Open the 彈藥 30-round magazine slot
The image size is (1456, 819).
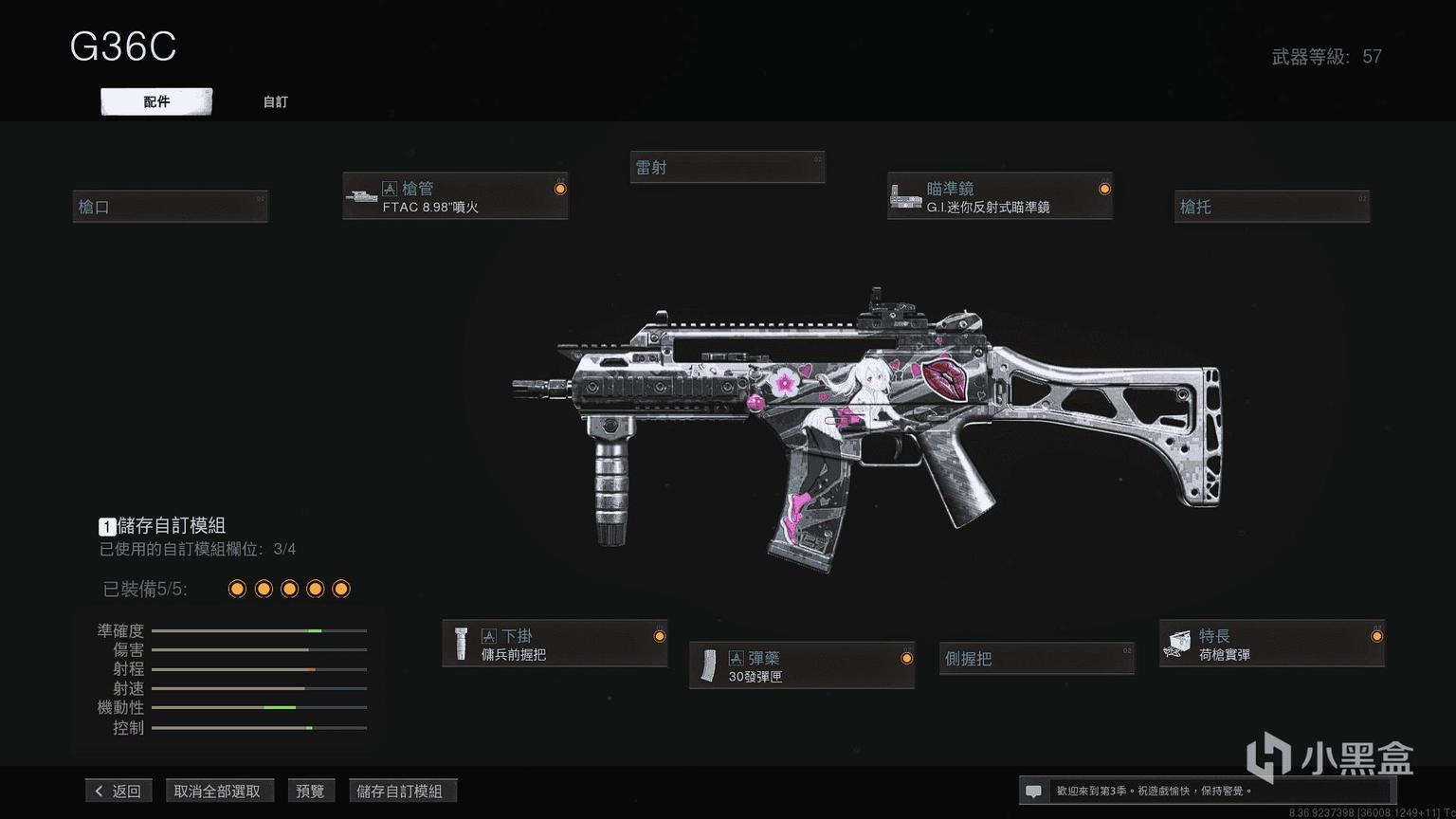802,666
